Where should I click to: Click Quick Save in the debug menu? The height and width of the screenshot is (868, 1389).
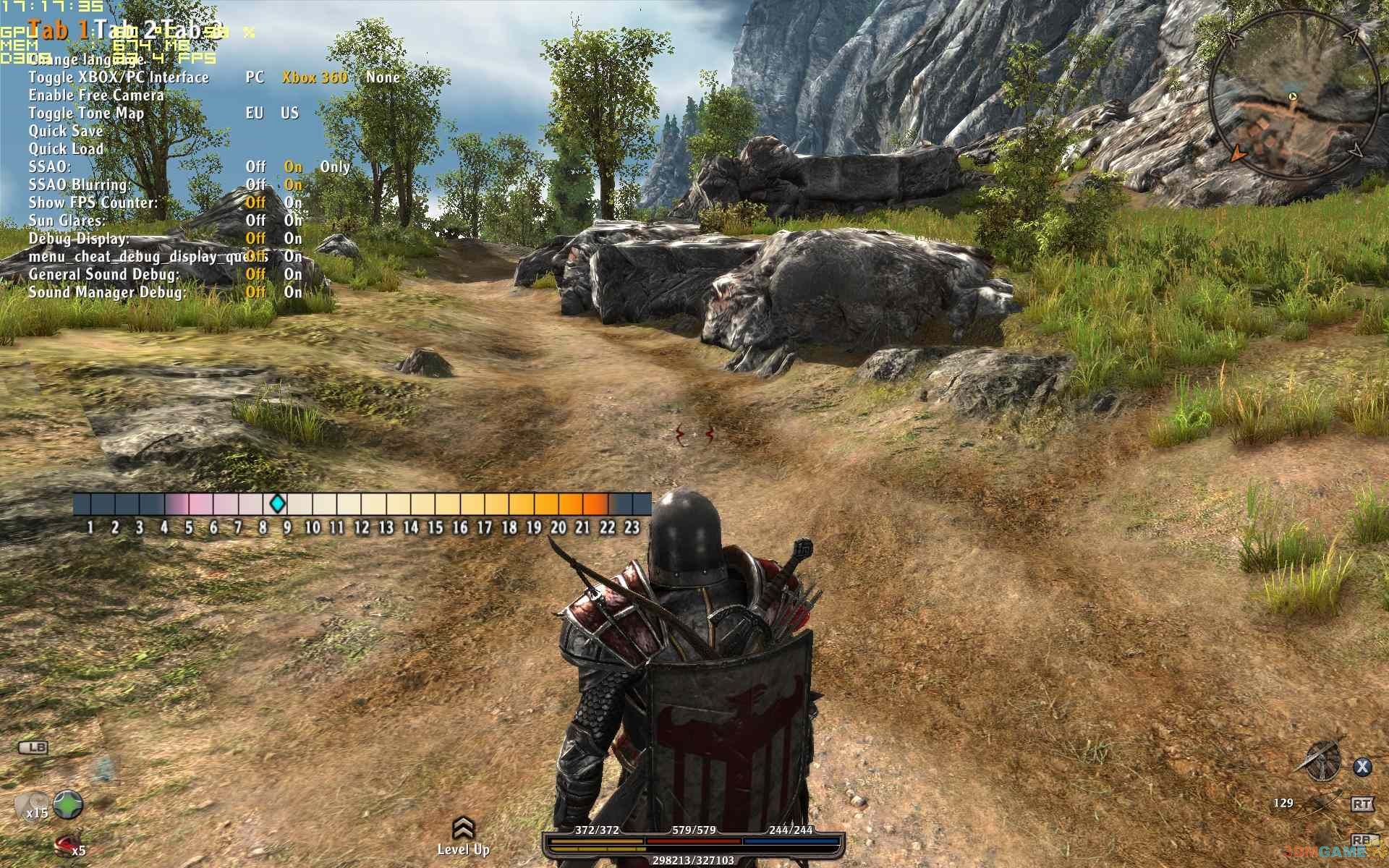(x=66, y=131)
